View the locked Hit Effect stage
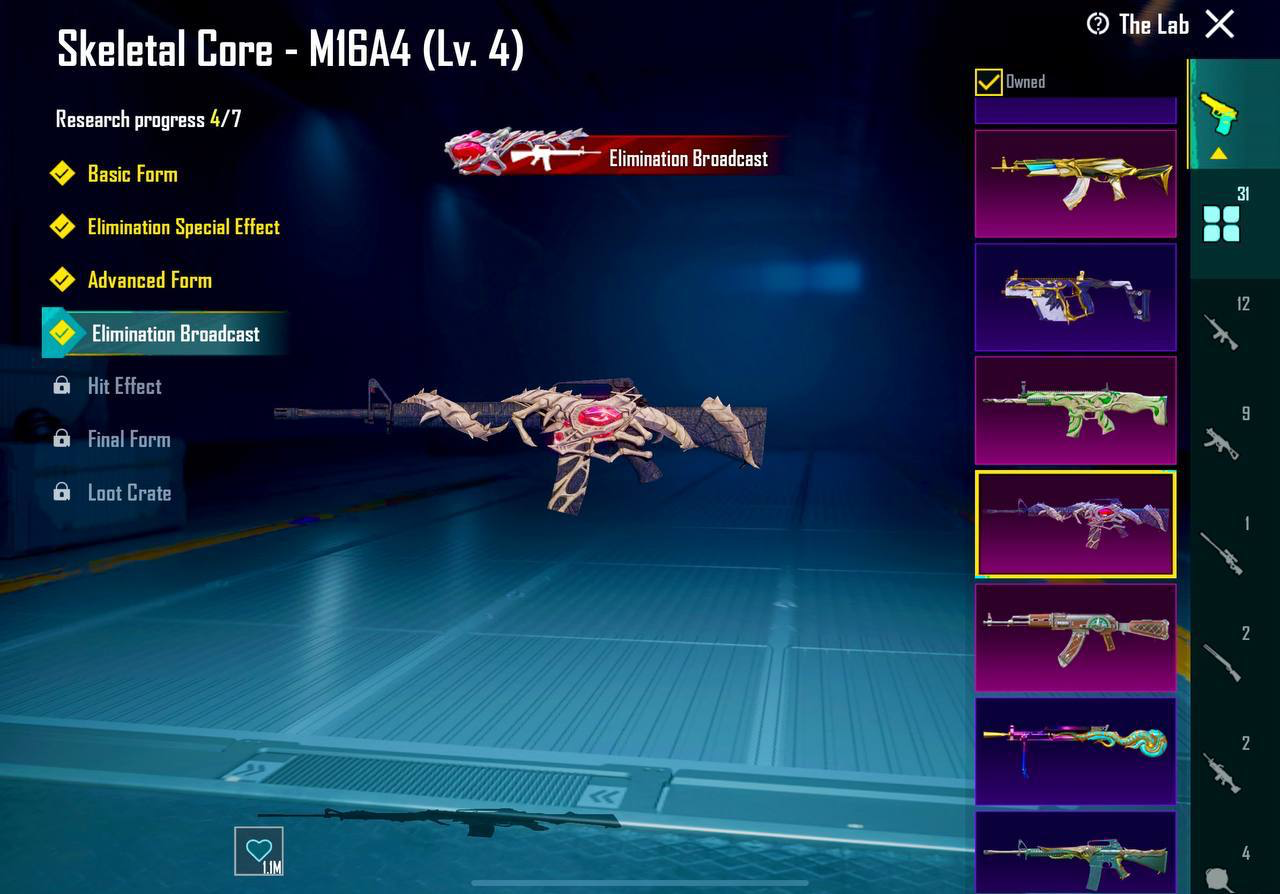The height and width of the screenshot is (894, 1280). coord(124,386)
